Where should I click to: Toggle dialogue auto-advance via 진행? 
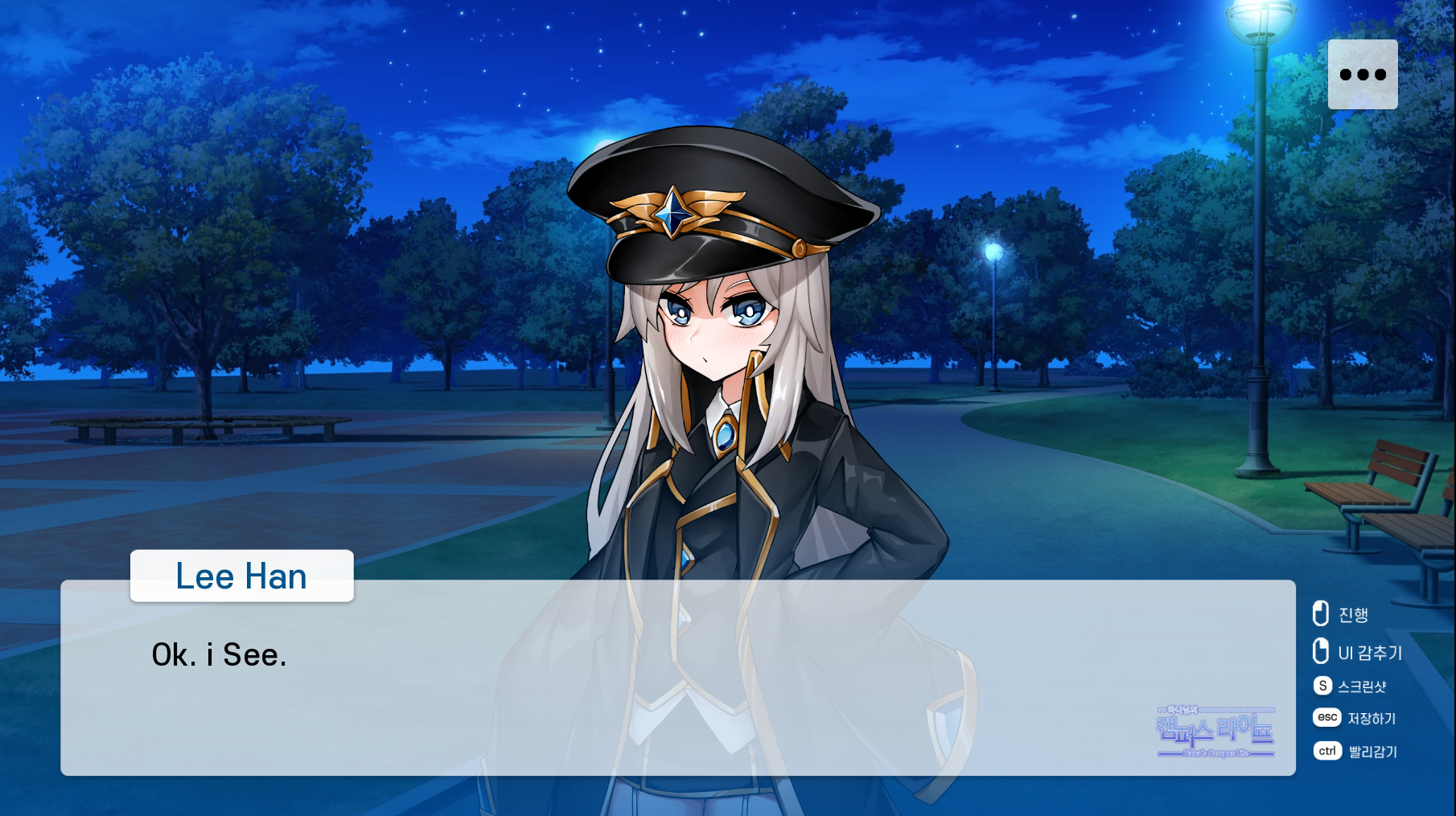click(1355, 614)
